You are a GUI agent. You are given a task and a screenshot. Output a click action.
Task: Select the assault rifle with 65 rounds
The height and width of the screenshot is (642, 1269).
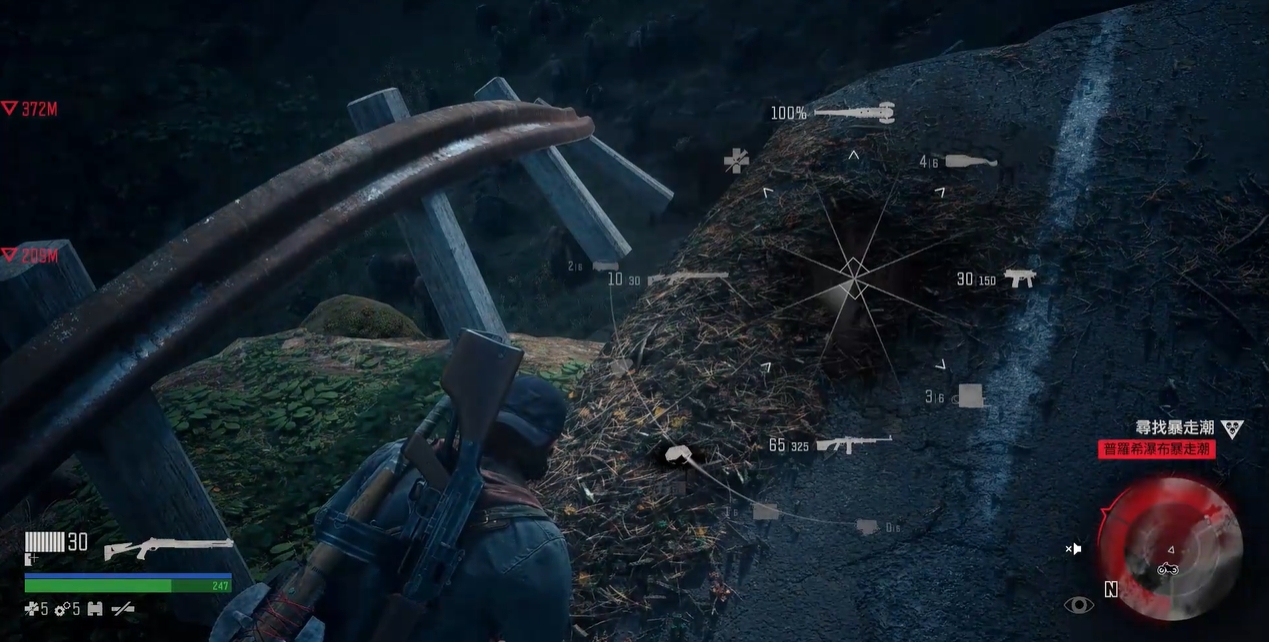click(x=853, y=444)
